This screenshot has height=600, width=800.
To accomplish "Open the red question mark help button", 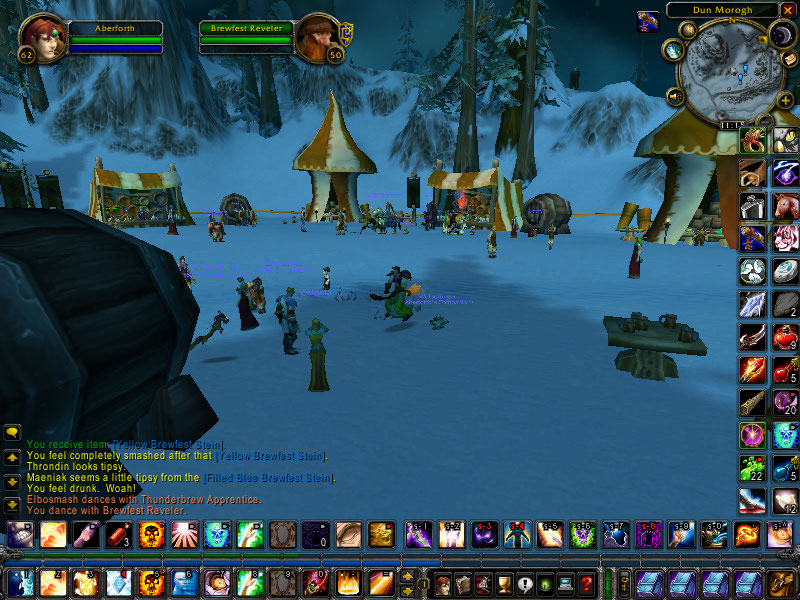I will pos(587,583).
